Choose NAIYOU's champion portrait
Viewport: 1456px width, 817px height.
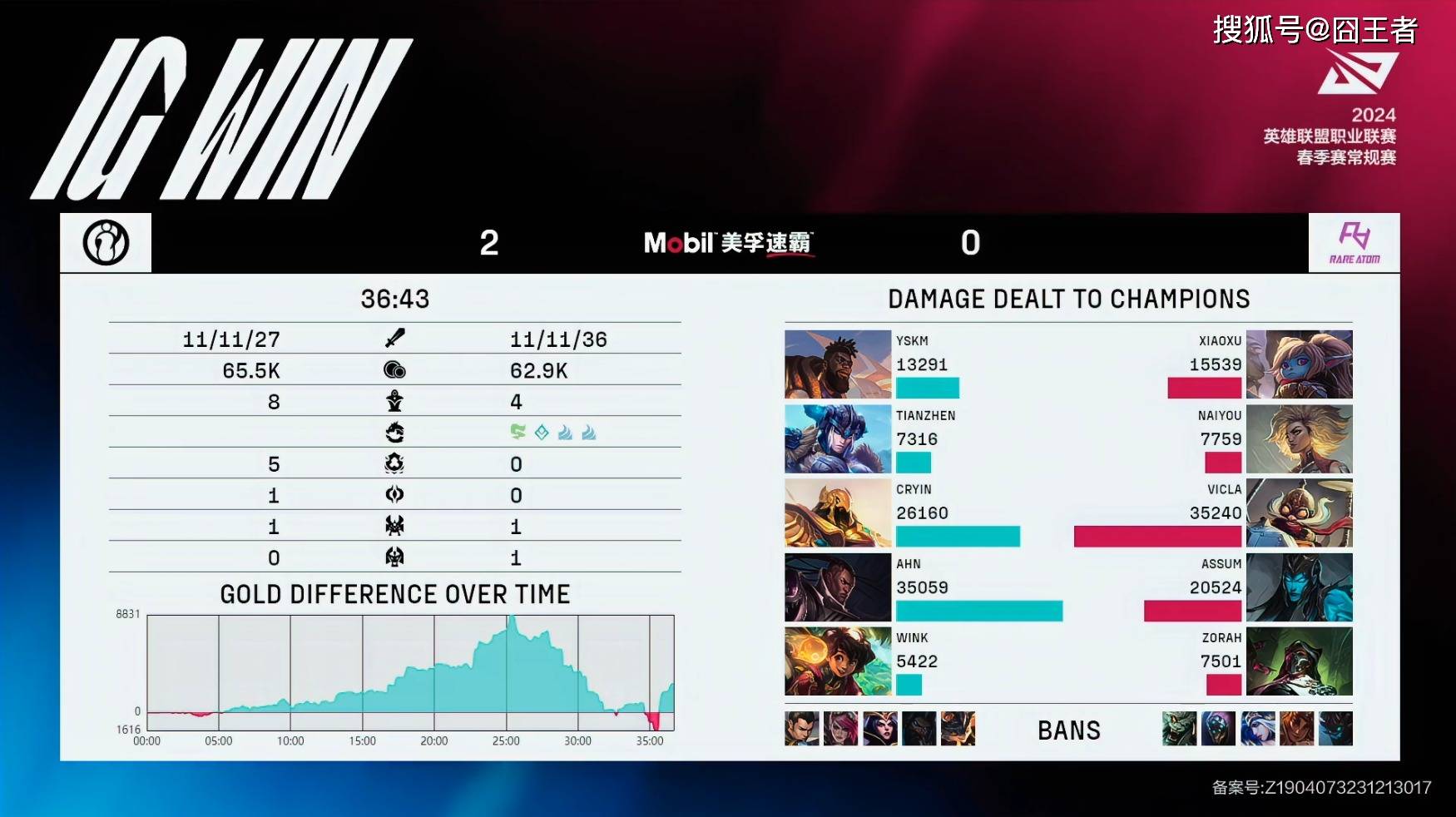1299,438
